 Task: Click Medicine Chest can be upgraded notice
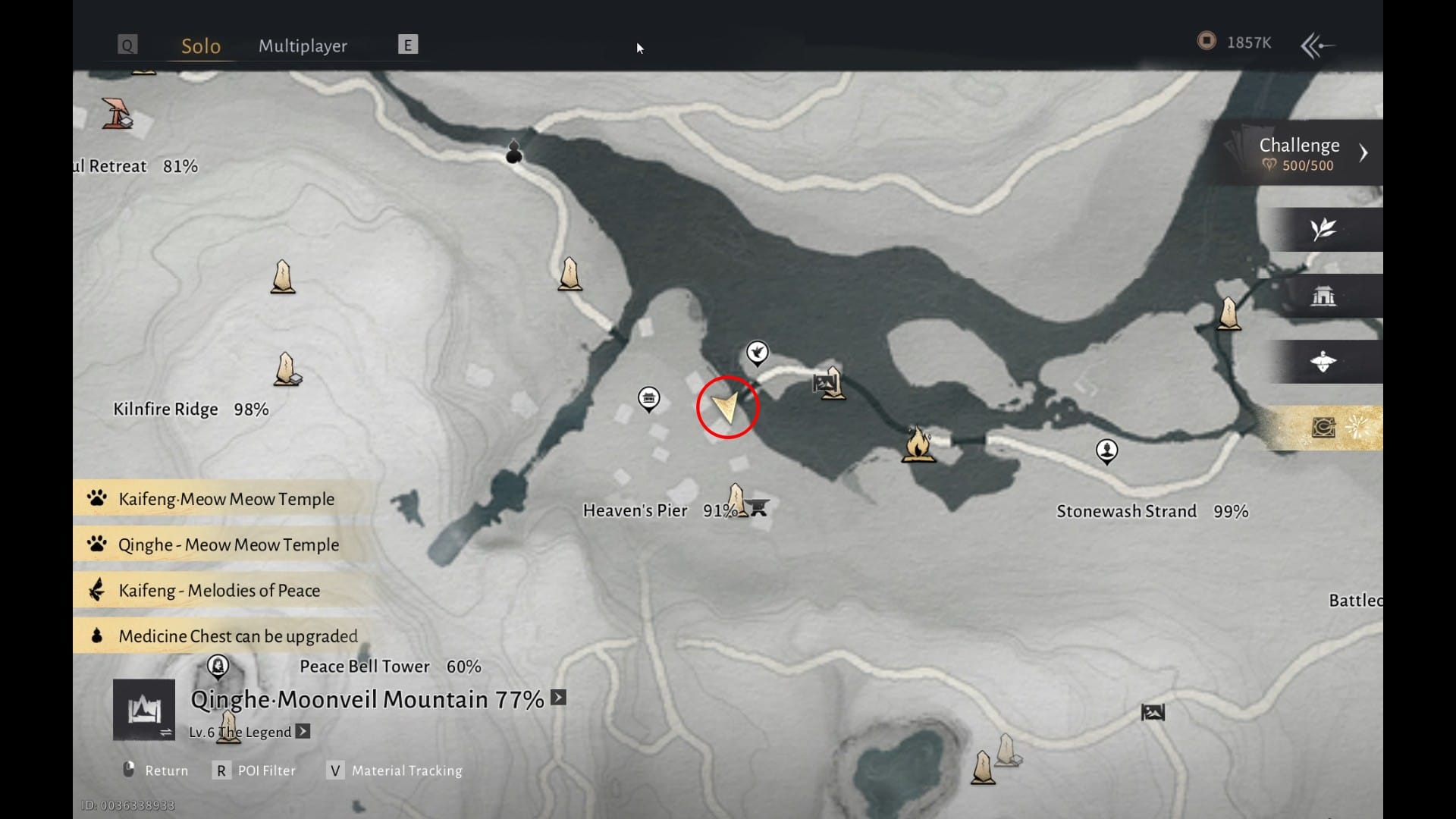(237, 635)
